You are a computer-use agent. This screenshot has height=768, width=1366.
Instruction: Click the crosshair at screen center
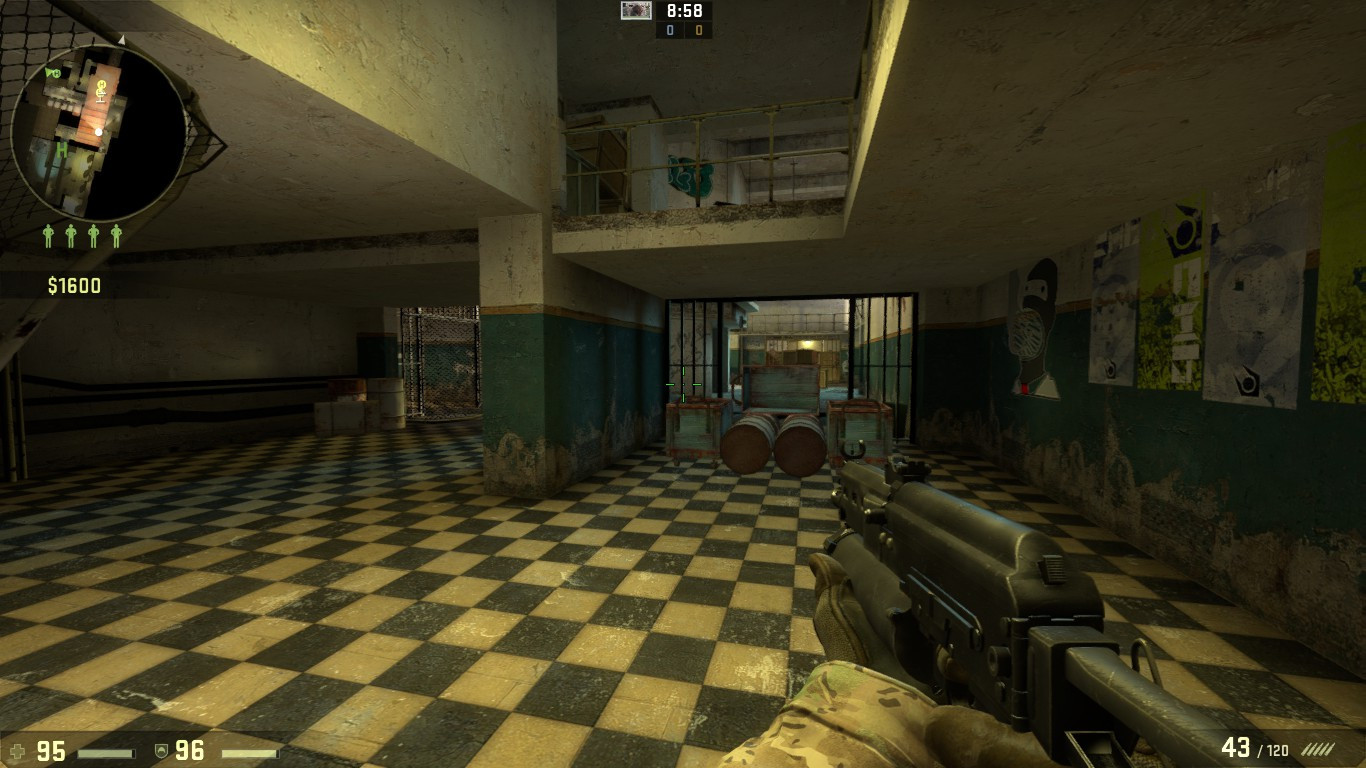pyautogui.click(x=683, y=384)
